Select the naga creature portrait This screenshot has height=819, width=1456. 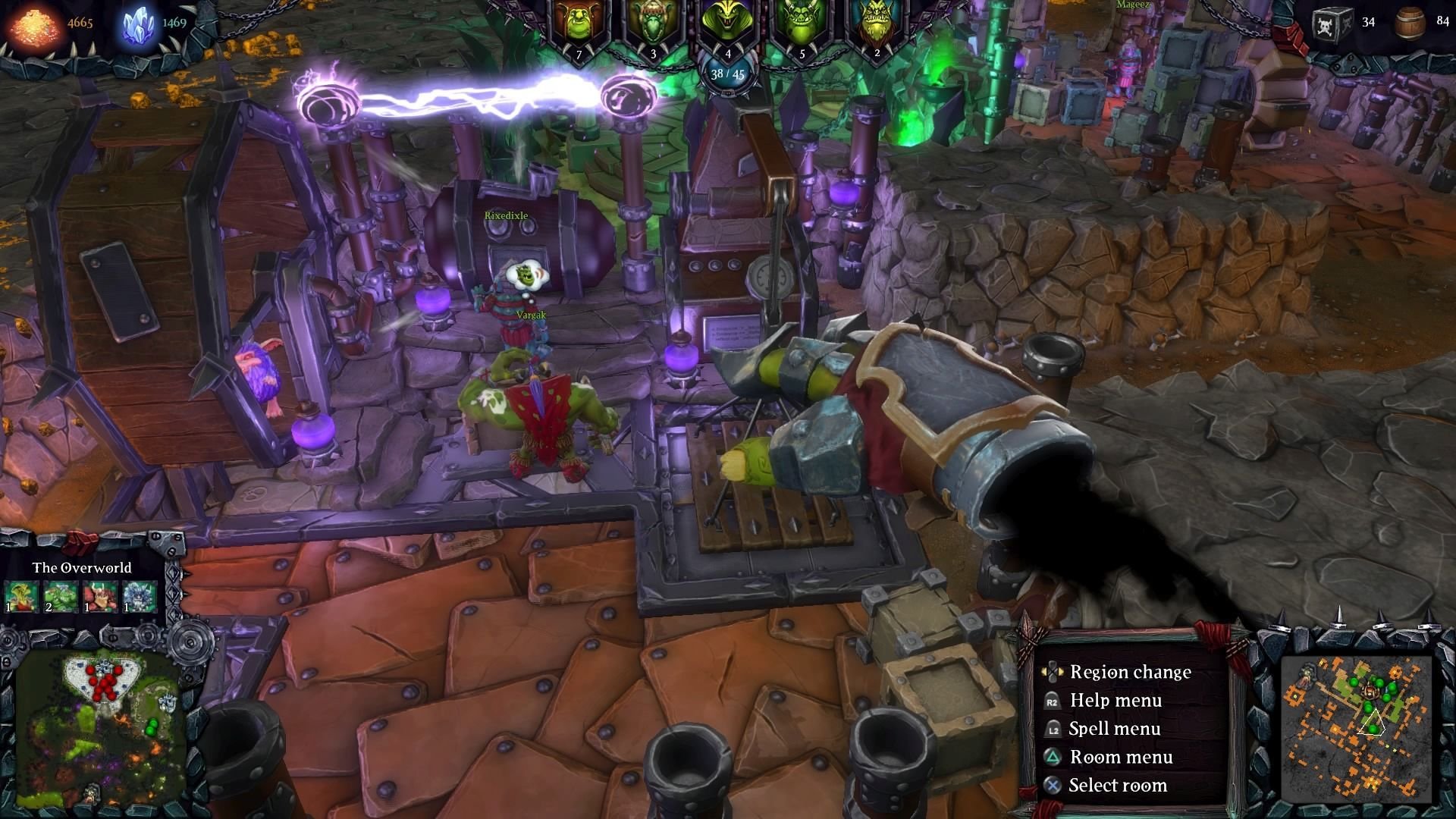(726, 23)
